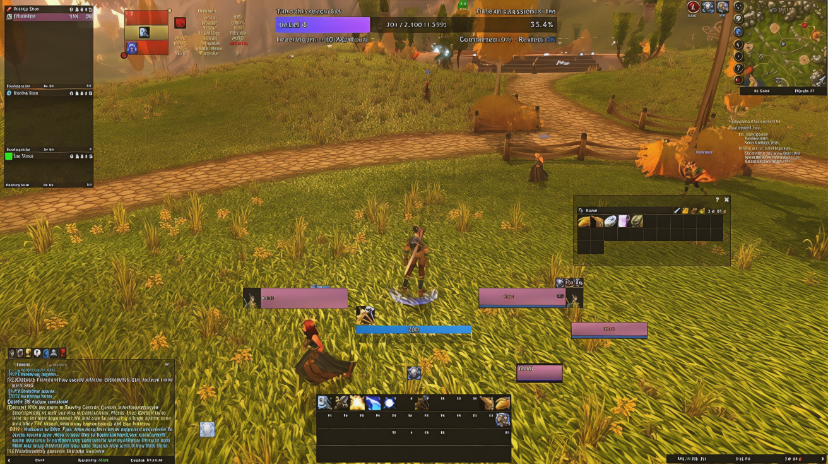This screenshot has width=828, height=464.
Task: Click the round portrait icon on second bar row
Action: 502,419
